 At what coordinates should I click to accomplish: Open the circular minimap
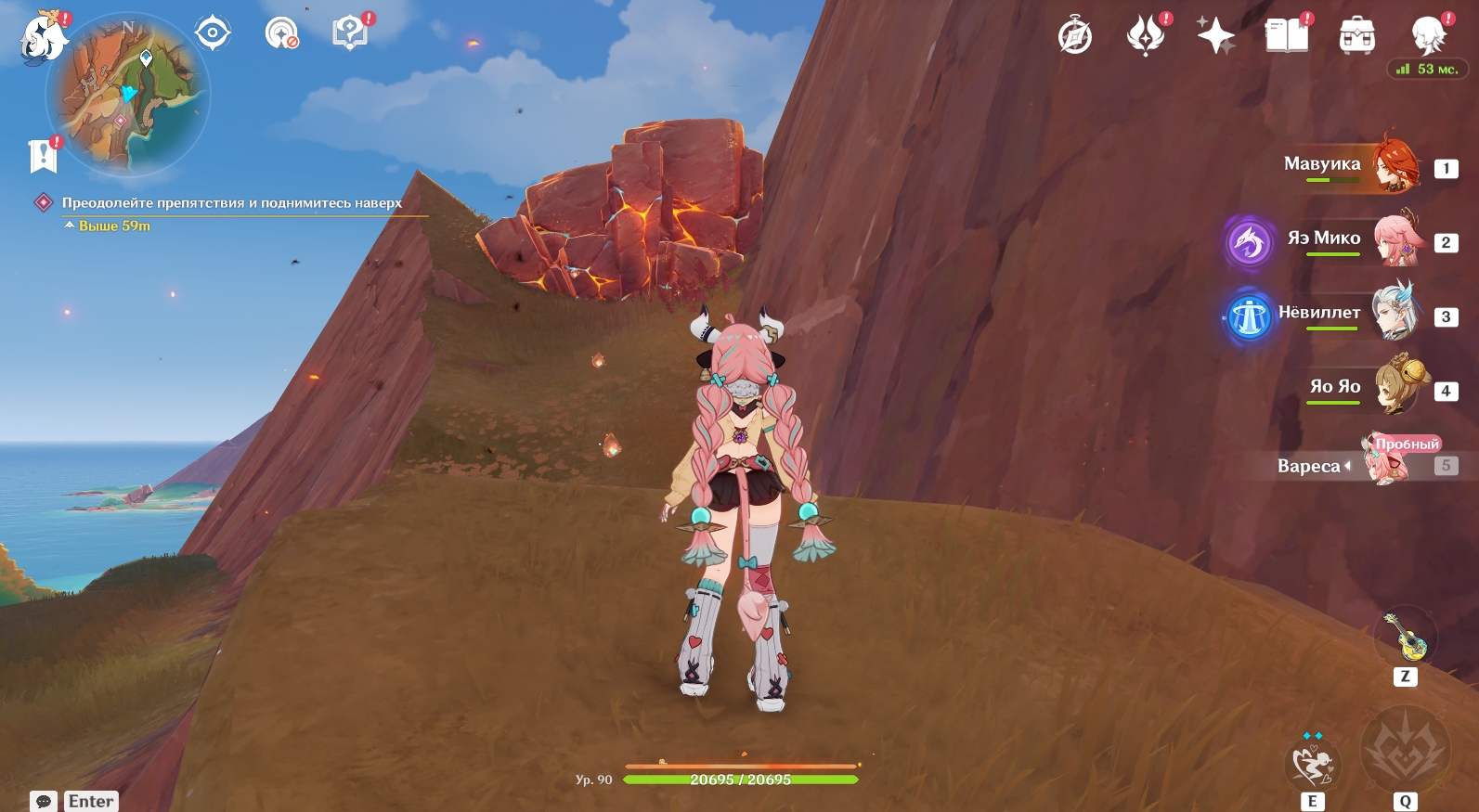point(128,94)
